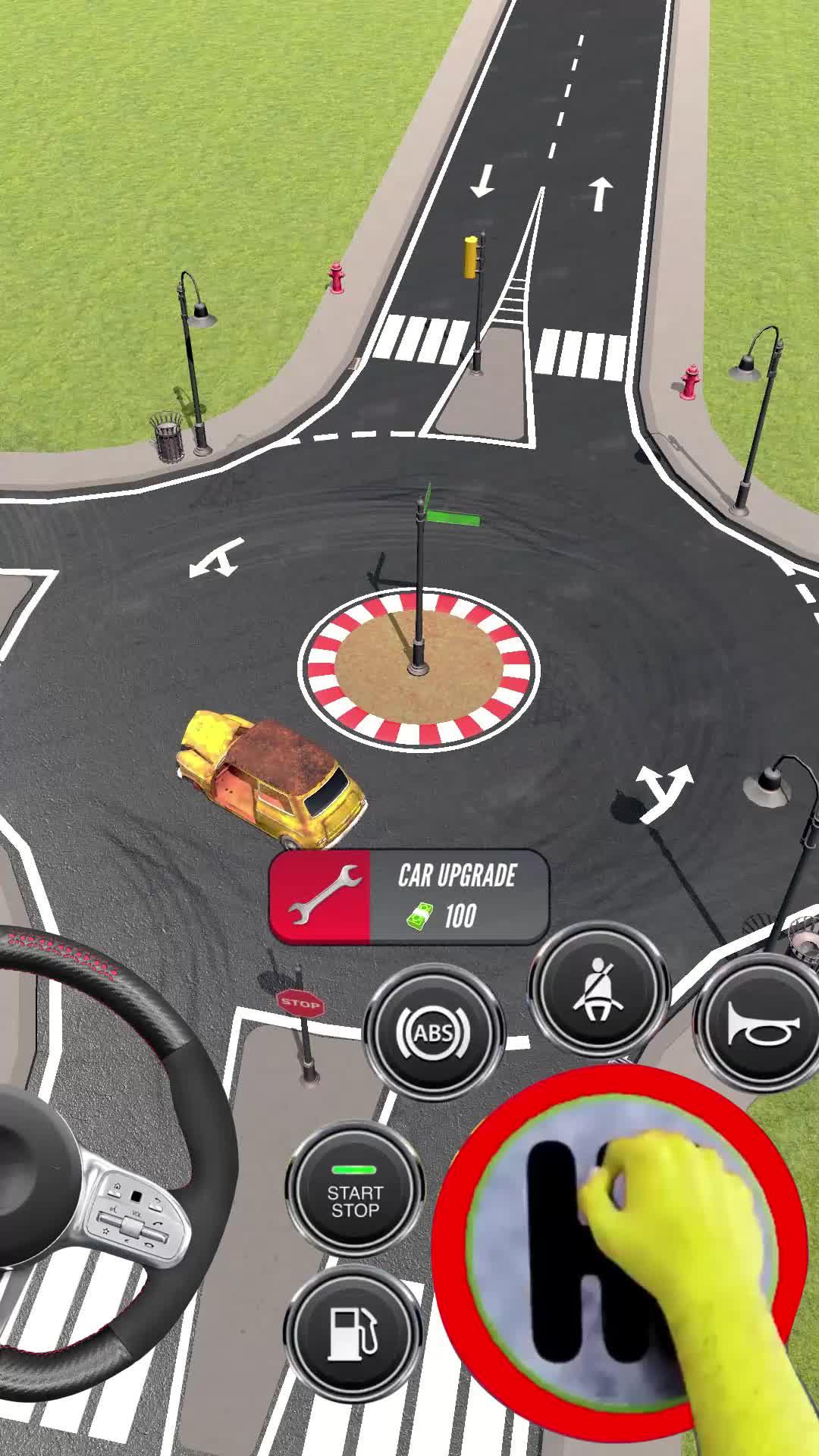The image size is (819, 1456).
Task: Activate the ABS brake button
Action: 434,1032
